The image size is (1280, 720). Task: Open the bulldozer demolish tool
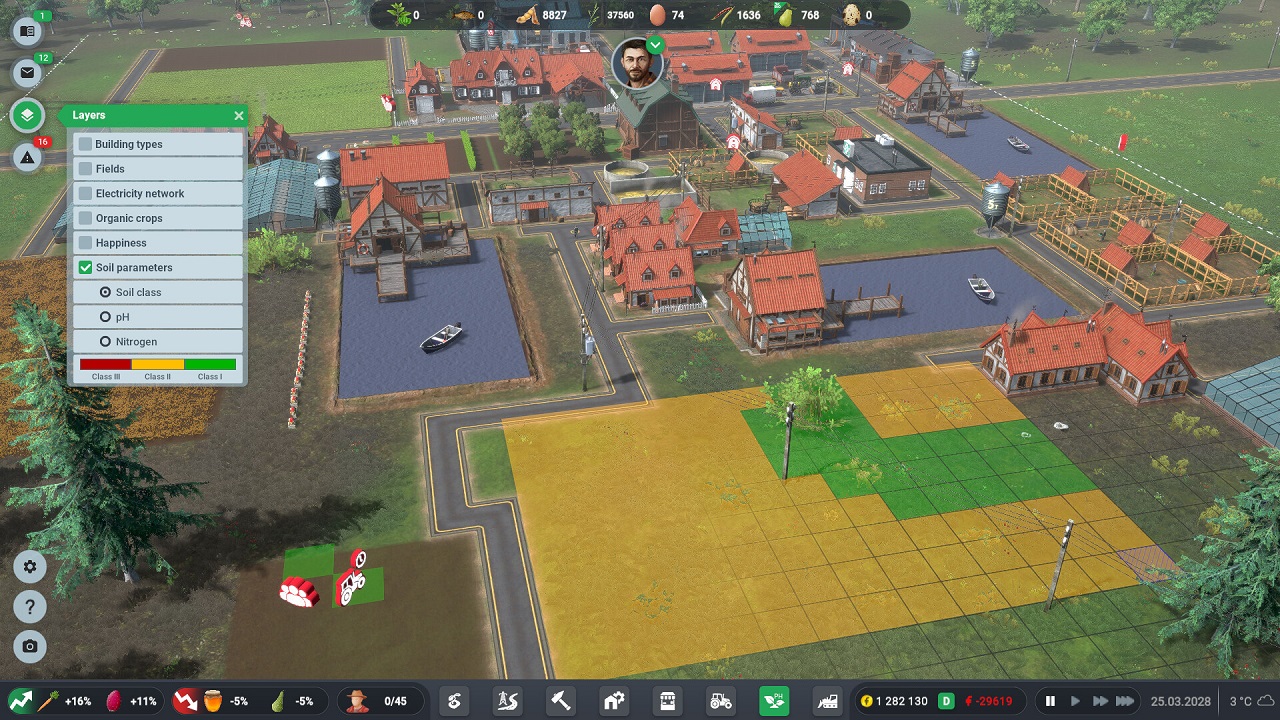click(x=827, y=700)
